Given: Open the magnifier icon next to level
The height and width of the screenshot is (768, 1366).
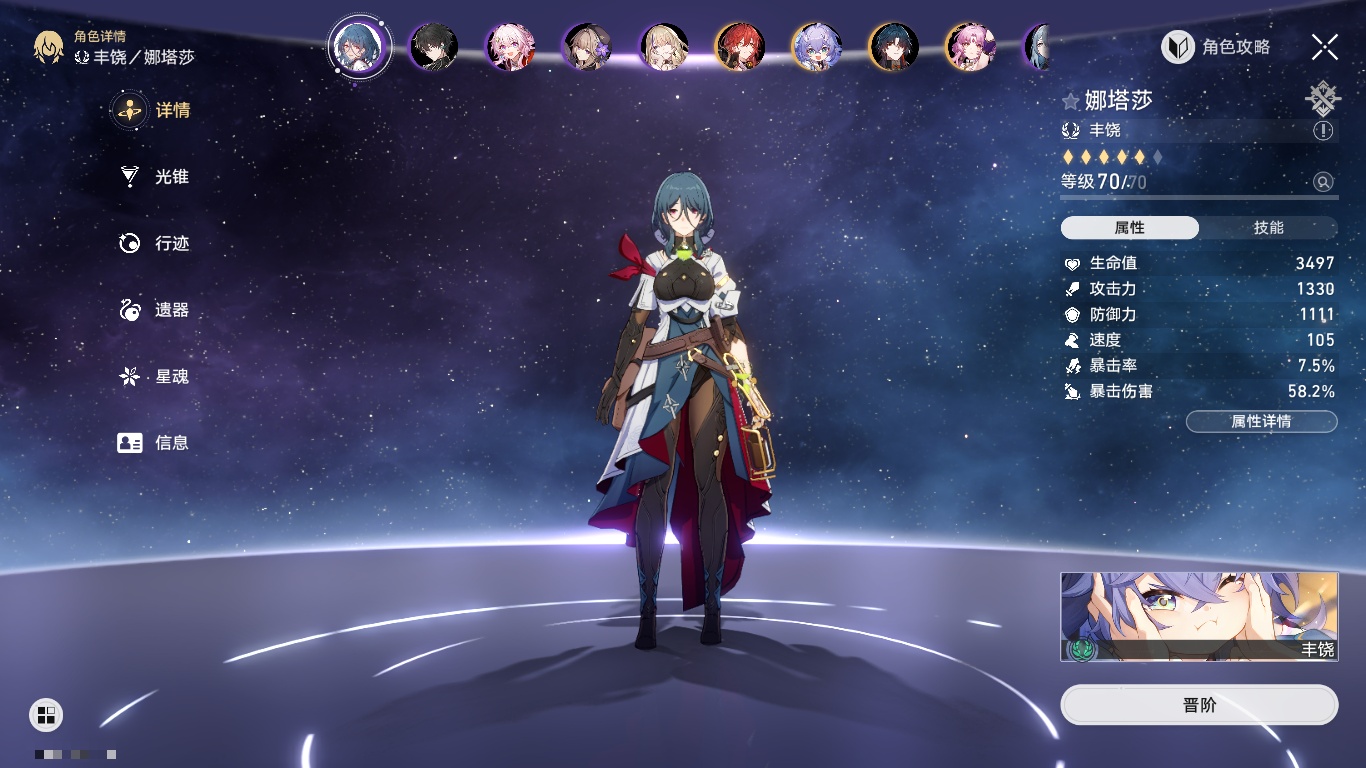Looking at the screenshot, I should [x=1323, y=182].
